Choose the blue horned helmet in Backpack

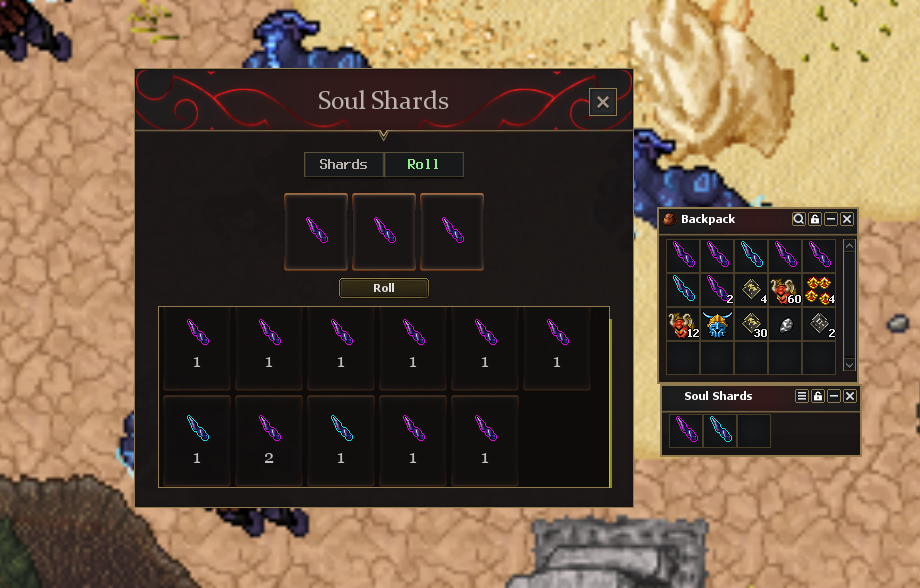pos(717,325)
